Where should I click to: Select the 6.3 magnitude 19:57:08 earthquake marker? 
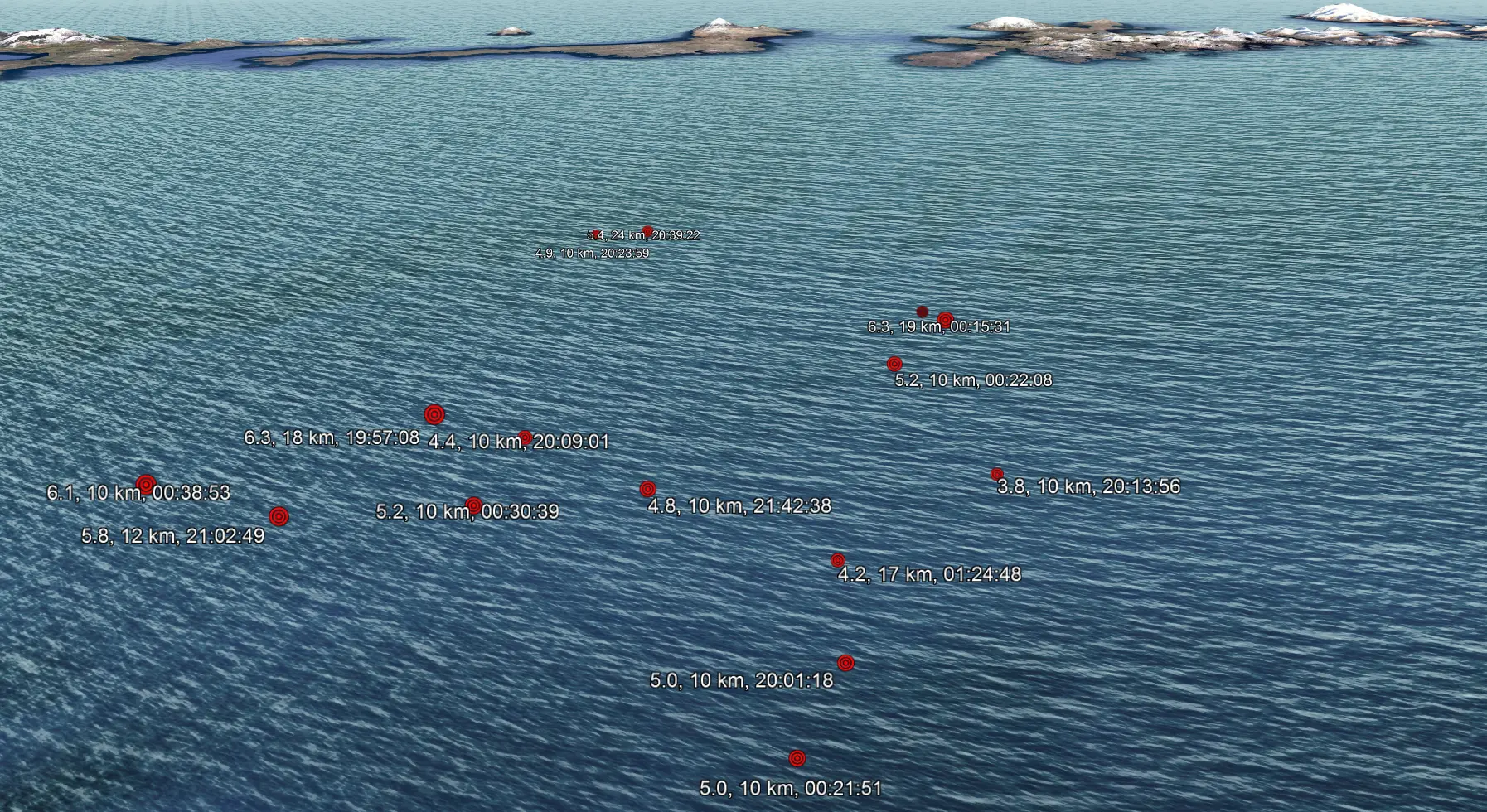point(434,414)
